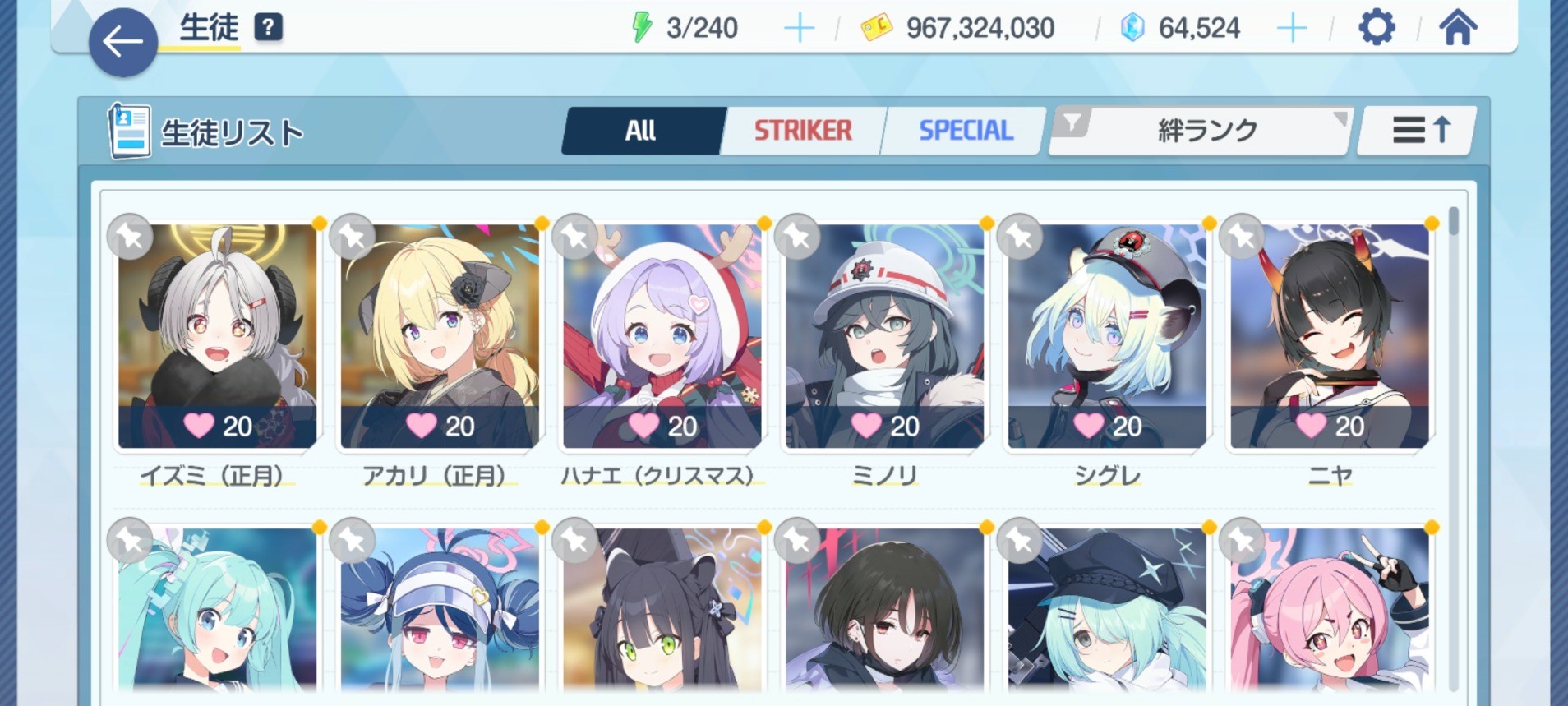Select student ミノリ
Screen dimensions: 1568x706
[884, 337]
